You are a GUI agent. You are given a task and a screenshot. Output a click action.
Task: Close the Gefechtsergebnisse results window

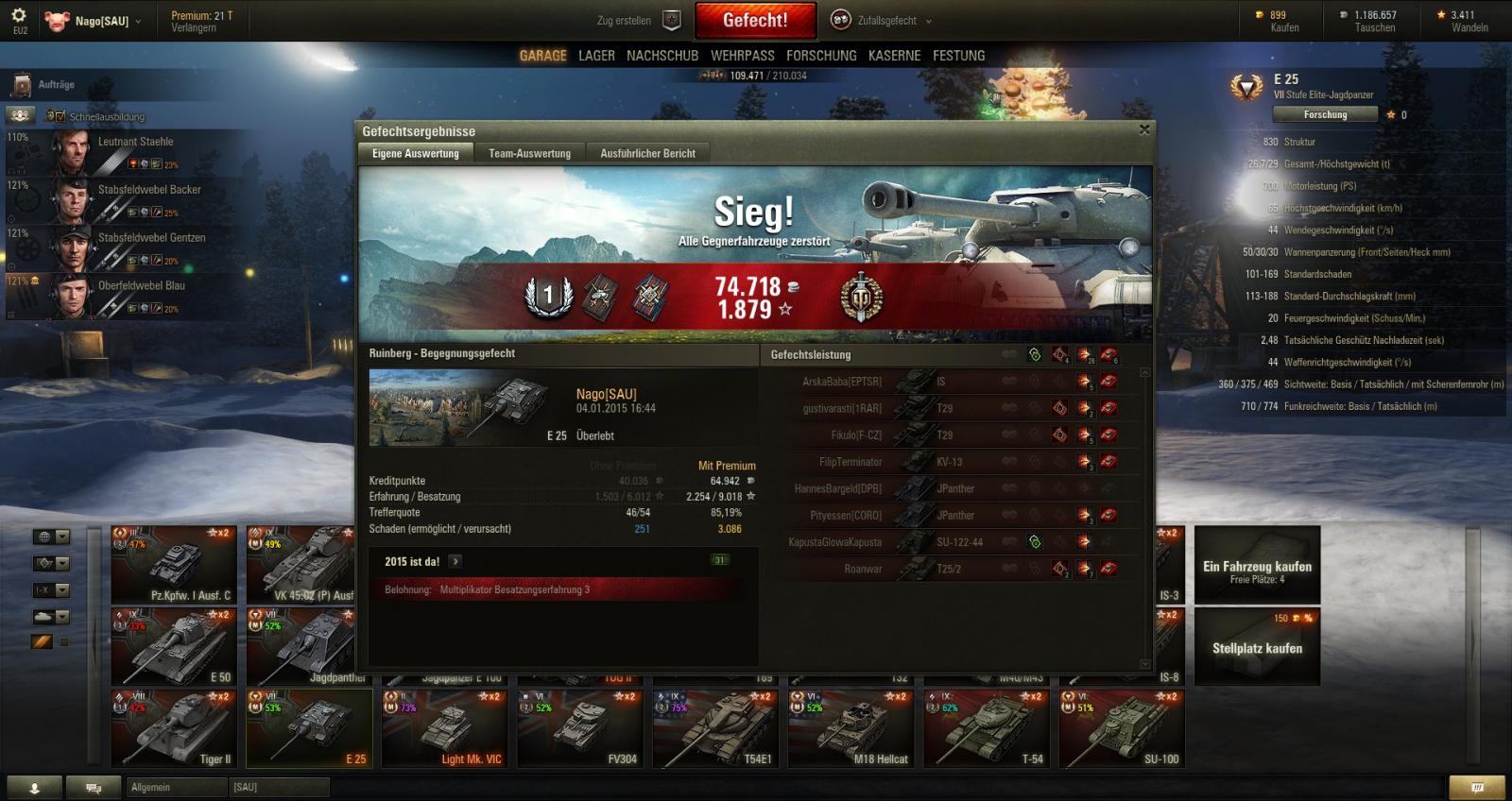tap(1144, 130)
